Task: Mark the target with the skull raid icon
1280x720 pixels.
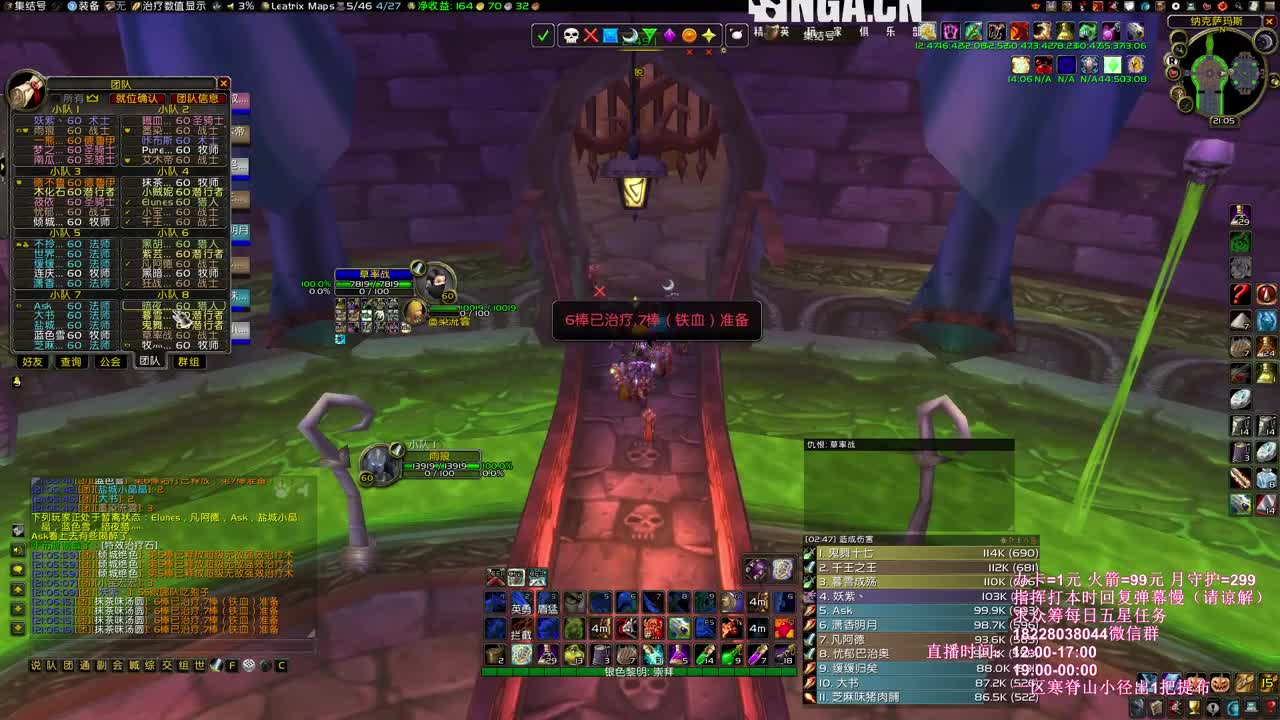Action: coord(571,35)
